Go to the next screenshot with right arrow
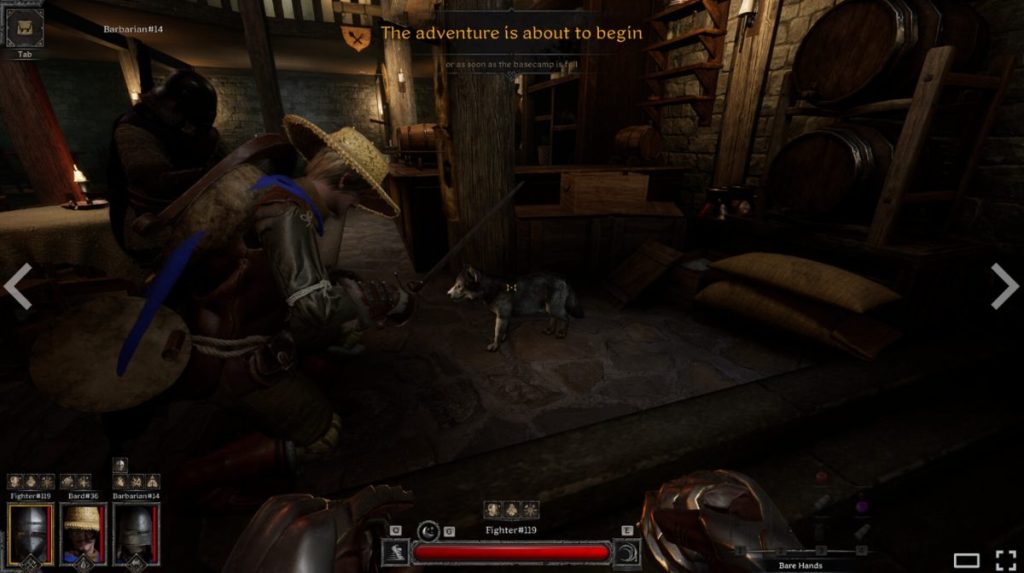This screenshot has width=1024, height=573. coord(1005,286)
